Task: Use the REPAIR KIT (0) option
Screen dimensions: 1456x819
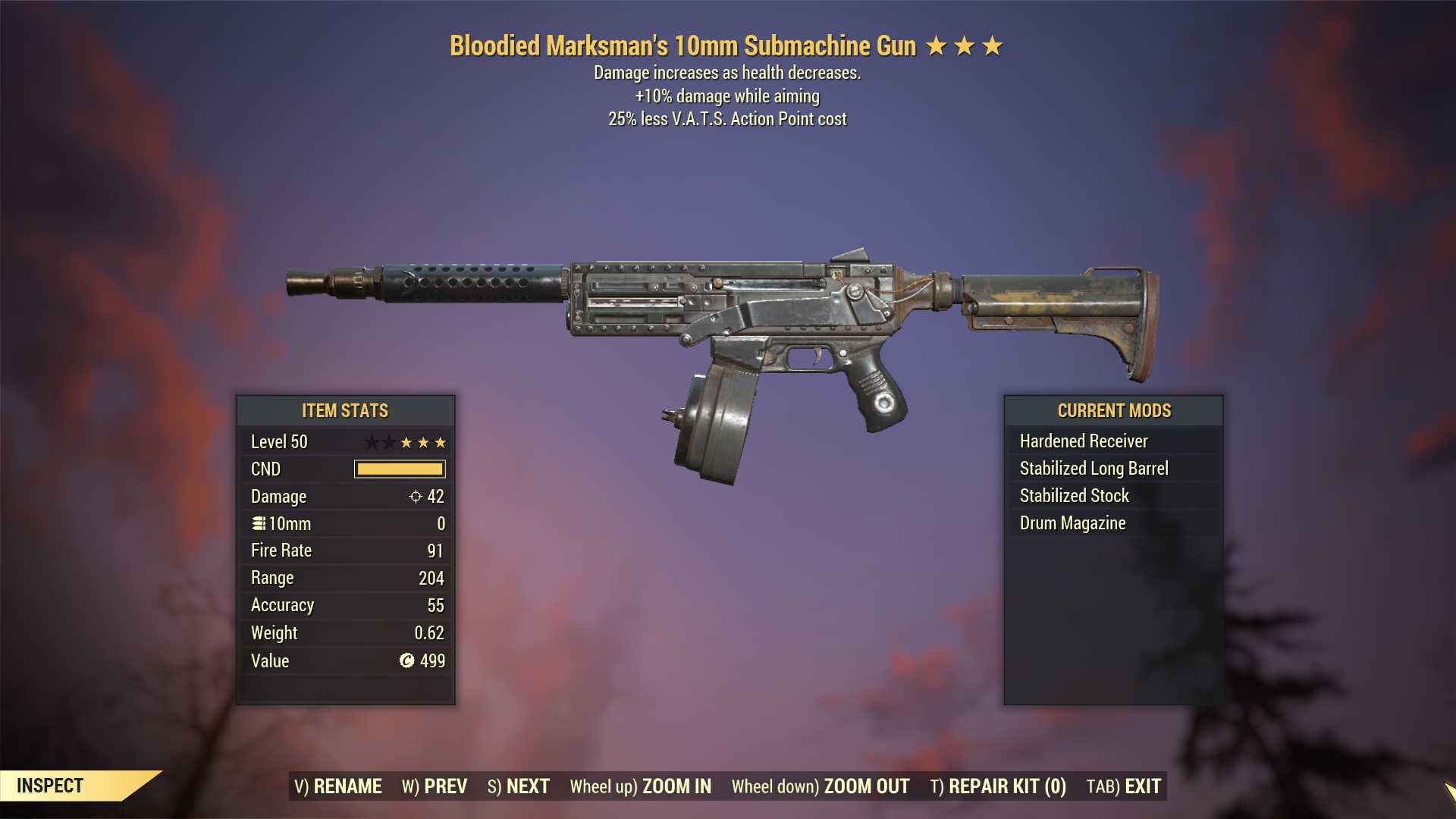Action: 998,786
